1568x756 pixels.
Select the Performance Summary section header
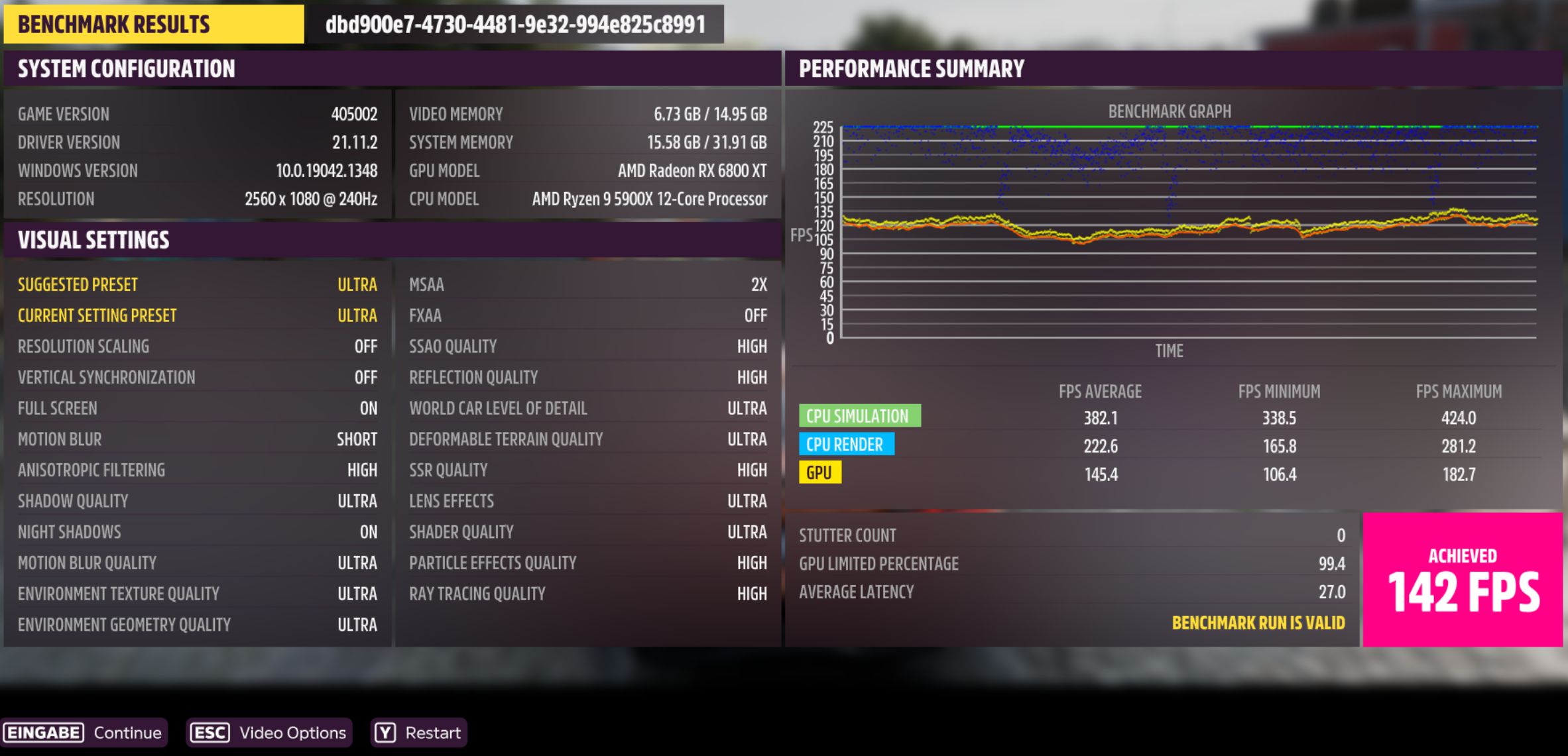pos(912,68)
